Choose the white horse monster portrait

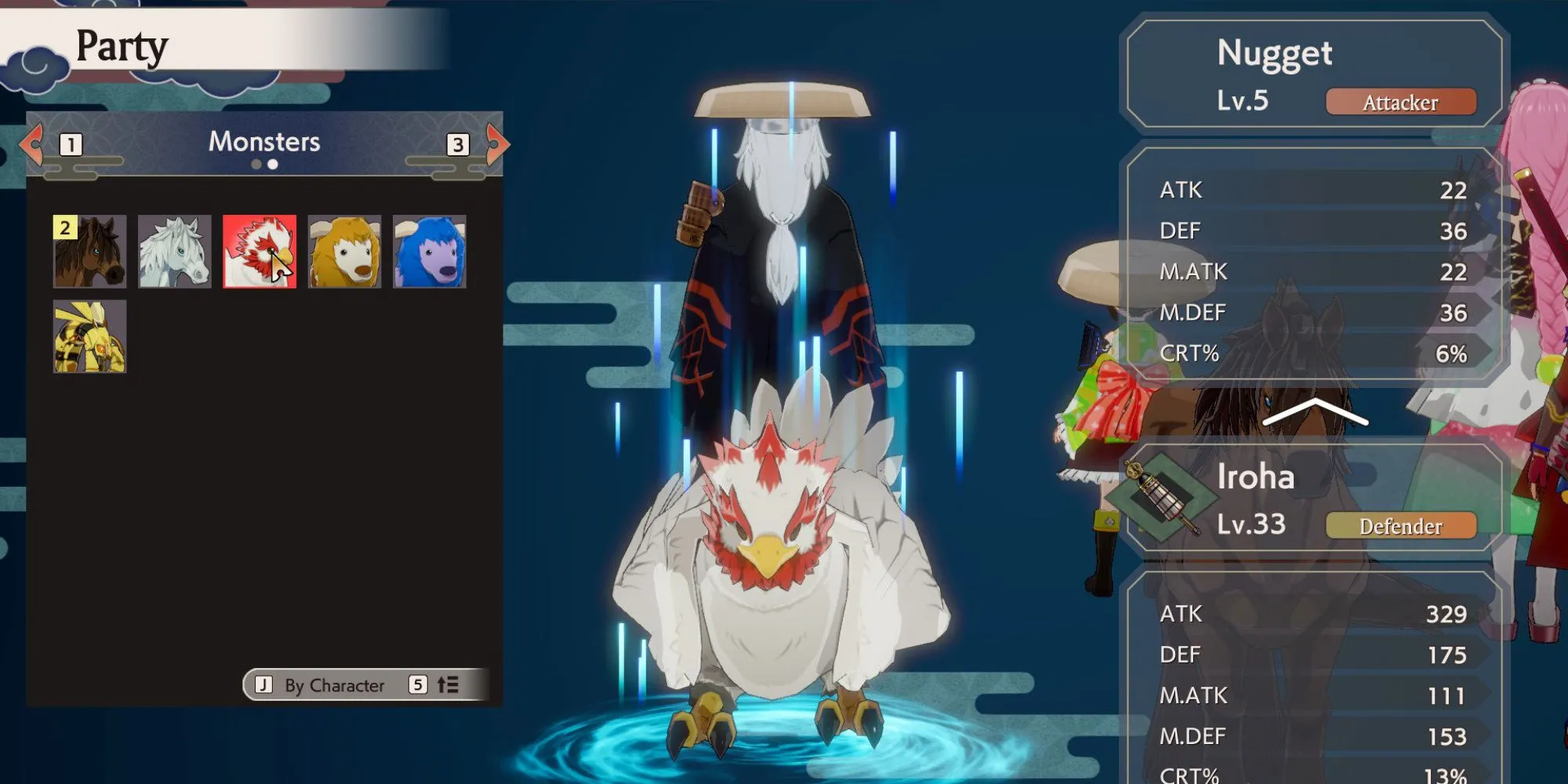point(174,252)
